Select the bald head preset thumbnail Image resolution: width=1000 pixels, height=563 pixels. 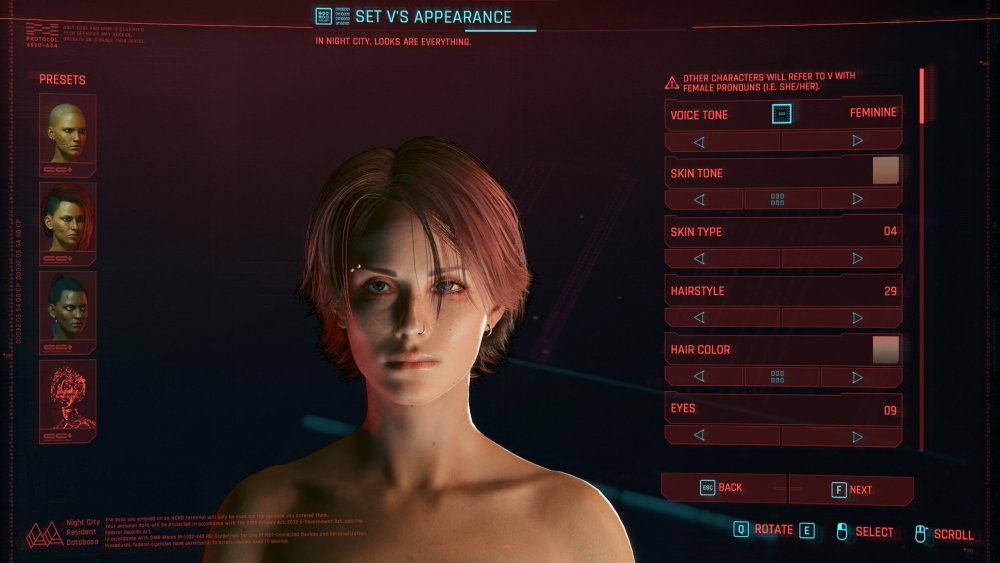pyautogui.click(x=68, y=132)
